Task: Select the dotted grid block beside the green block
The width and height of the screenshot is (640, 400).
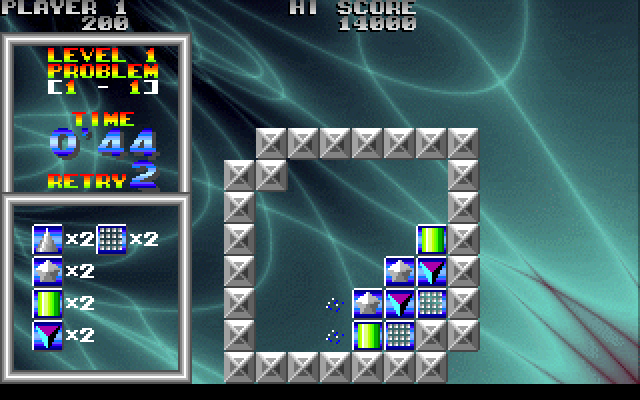Action: [x=400, y=336]
